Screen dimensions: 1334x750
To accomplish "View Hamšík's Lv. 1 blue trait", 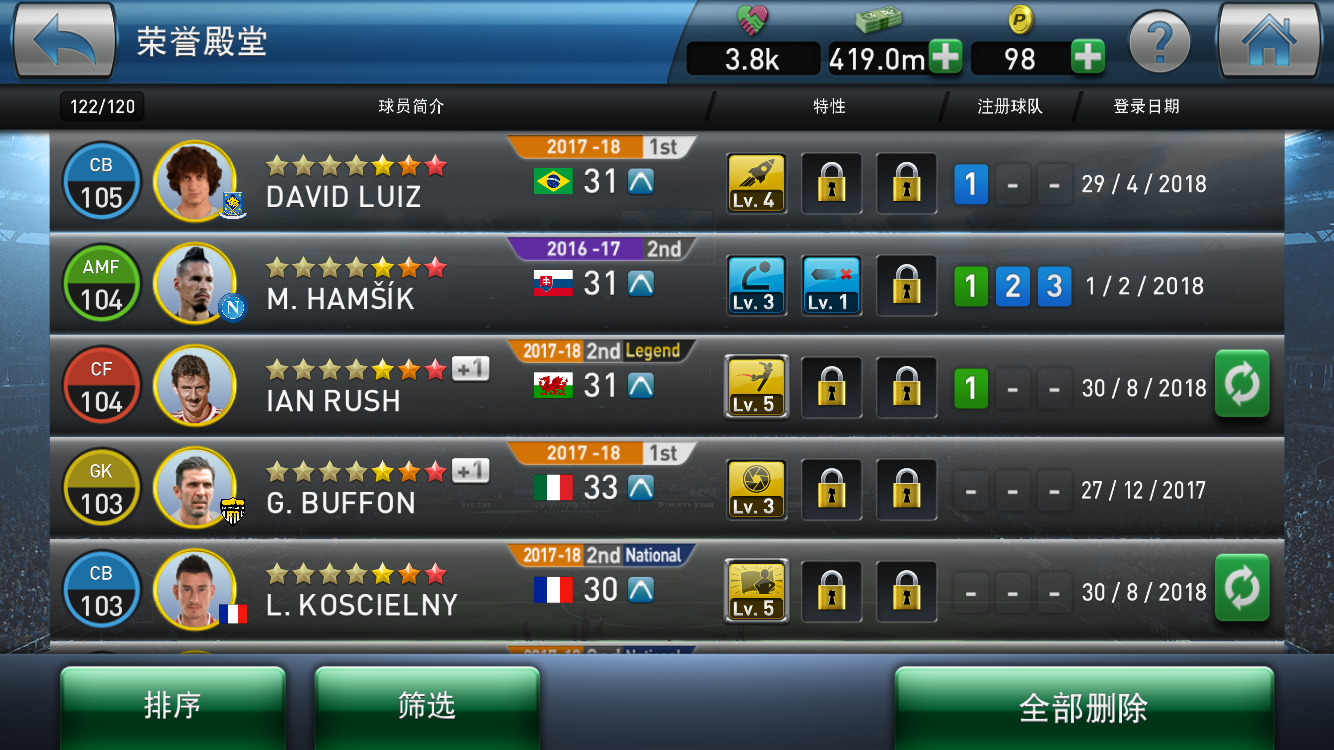I will click(831, 285).
